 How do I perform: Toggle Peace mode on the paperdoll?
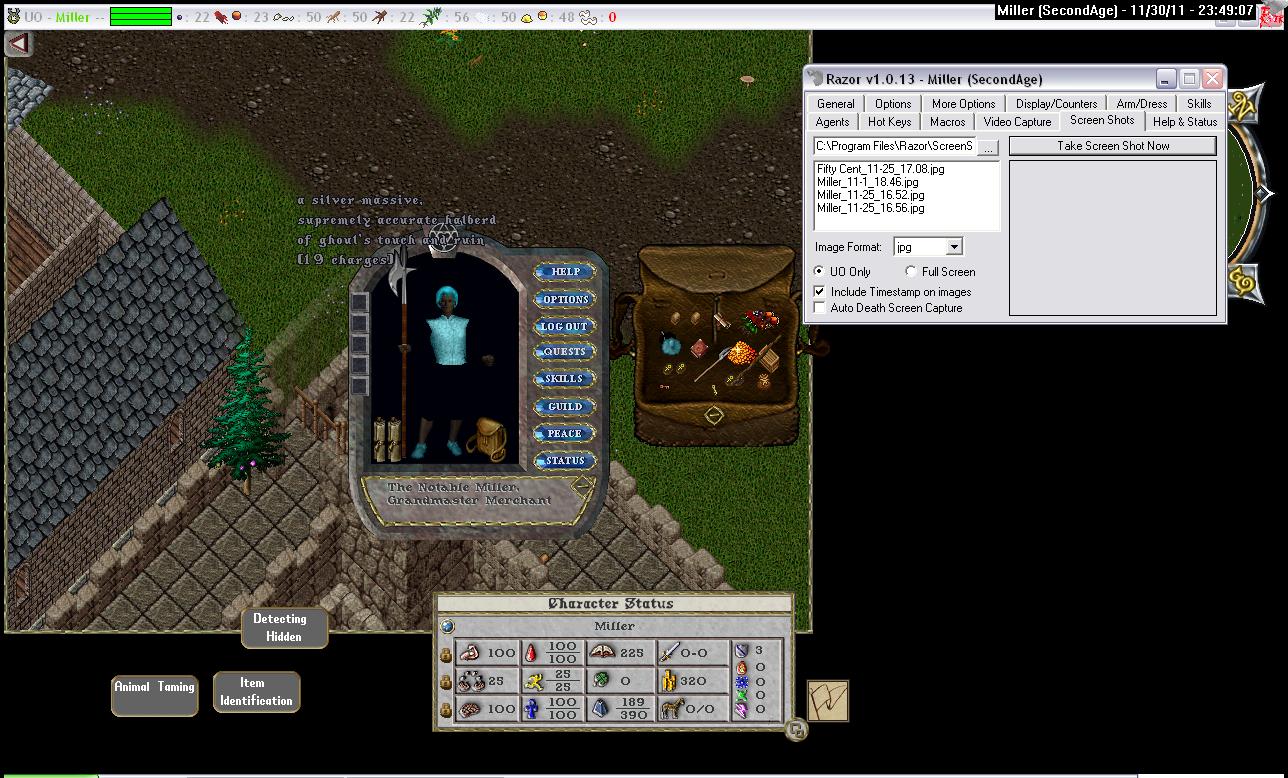coord(565,433)
